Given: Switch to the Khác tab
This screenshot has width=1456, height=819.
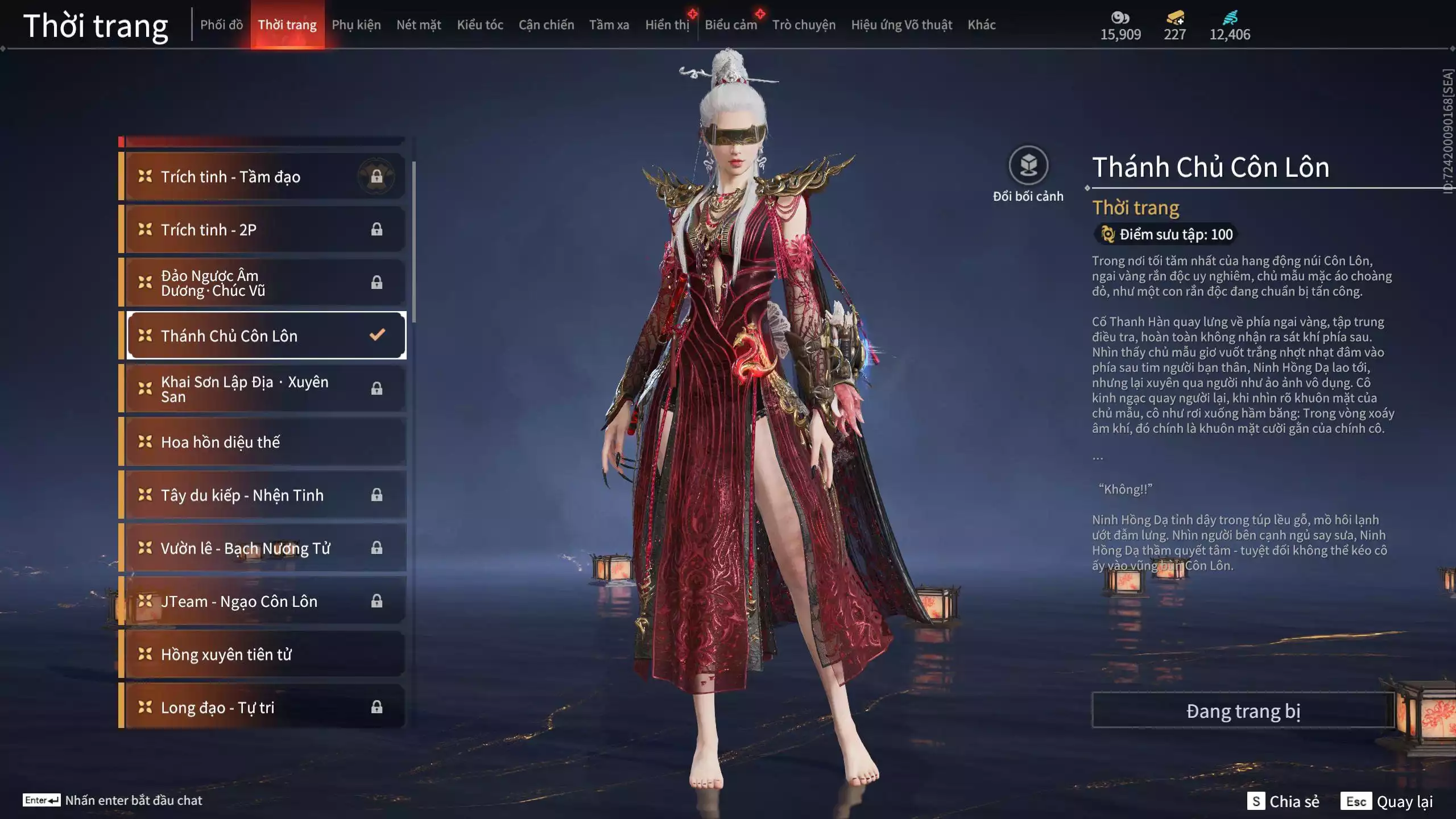Looking at the screenshot, I should pos(981,25).
